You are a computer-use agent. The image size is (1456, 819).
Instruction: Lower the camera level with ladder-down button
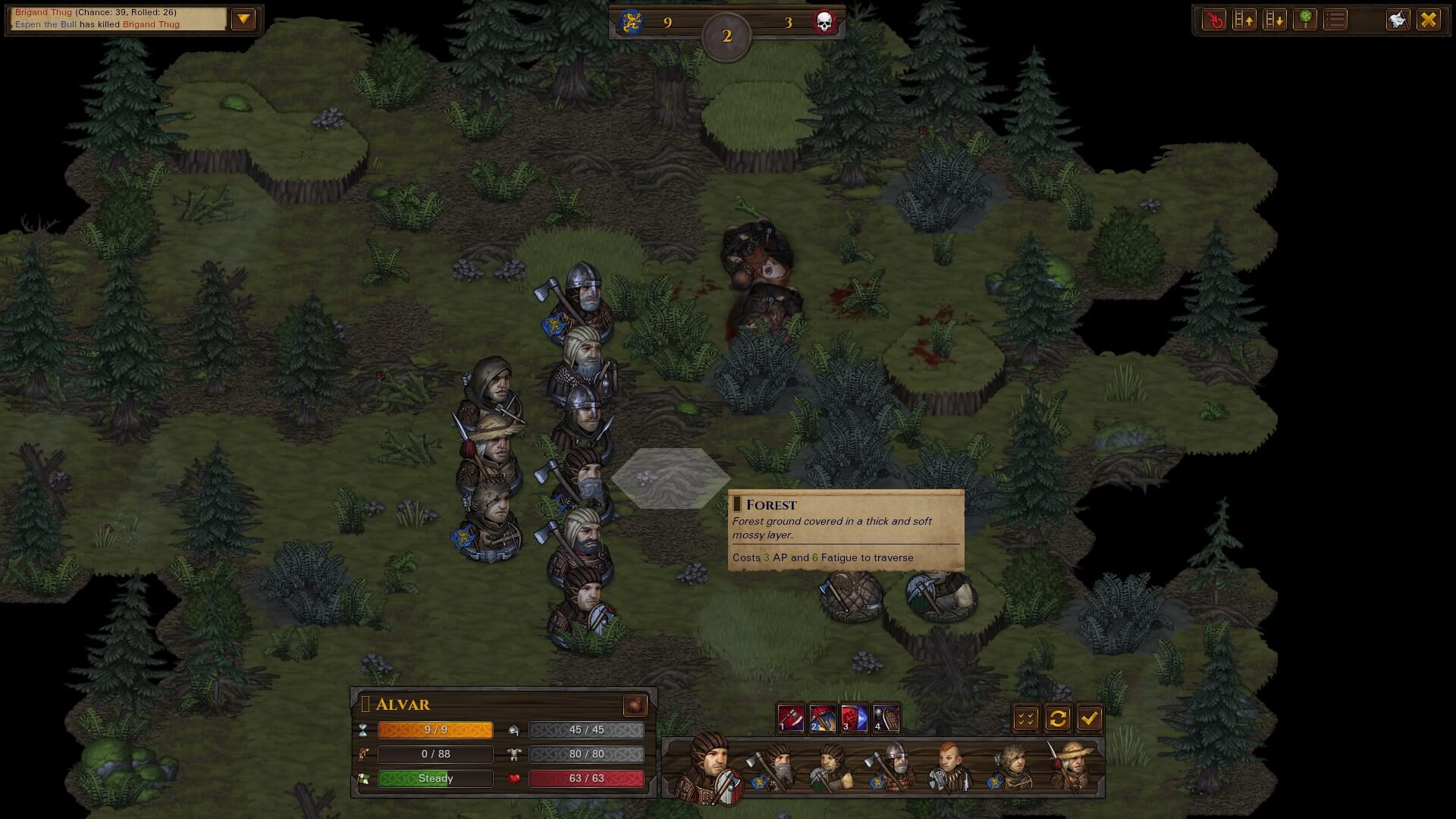1275,20
